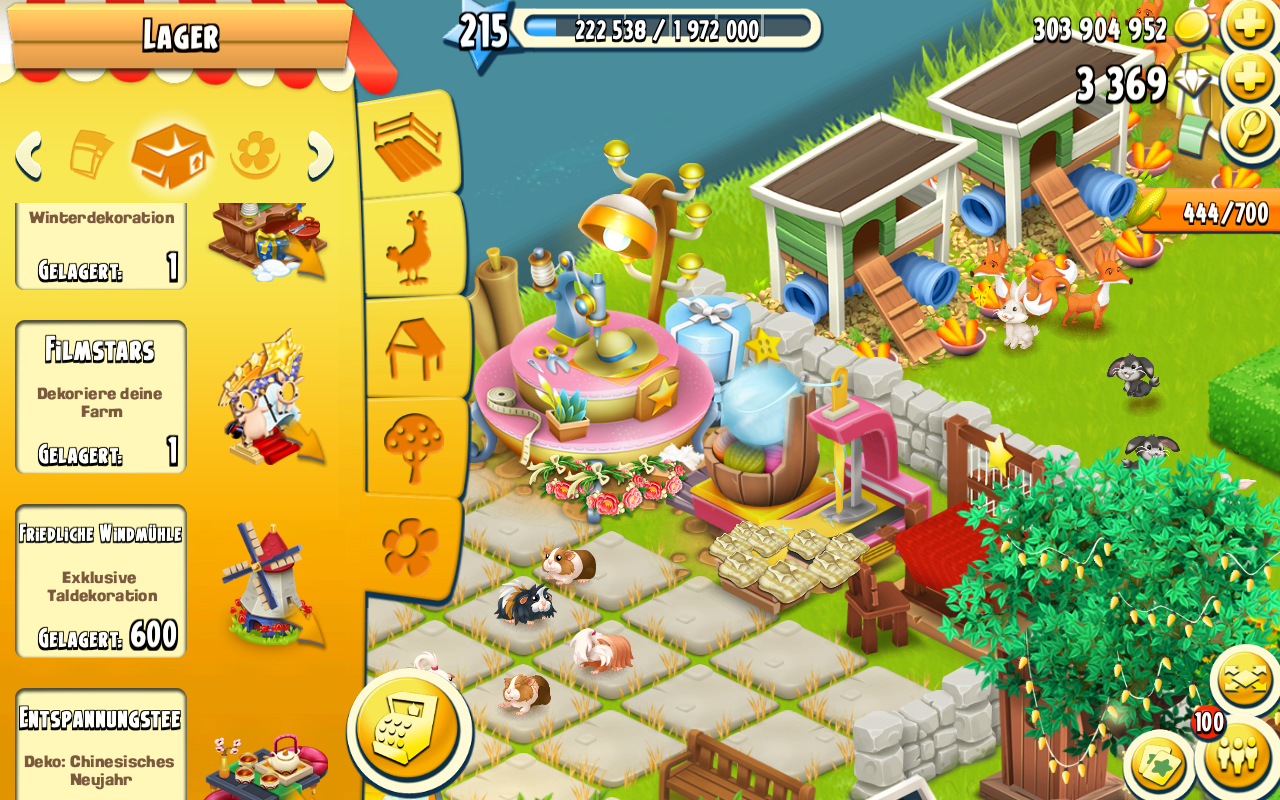The width and height of the screenshot is (1280, 800).
Task: Select the flower category icon in header
Action: tap(255, 155)
